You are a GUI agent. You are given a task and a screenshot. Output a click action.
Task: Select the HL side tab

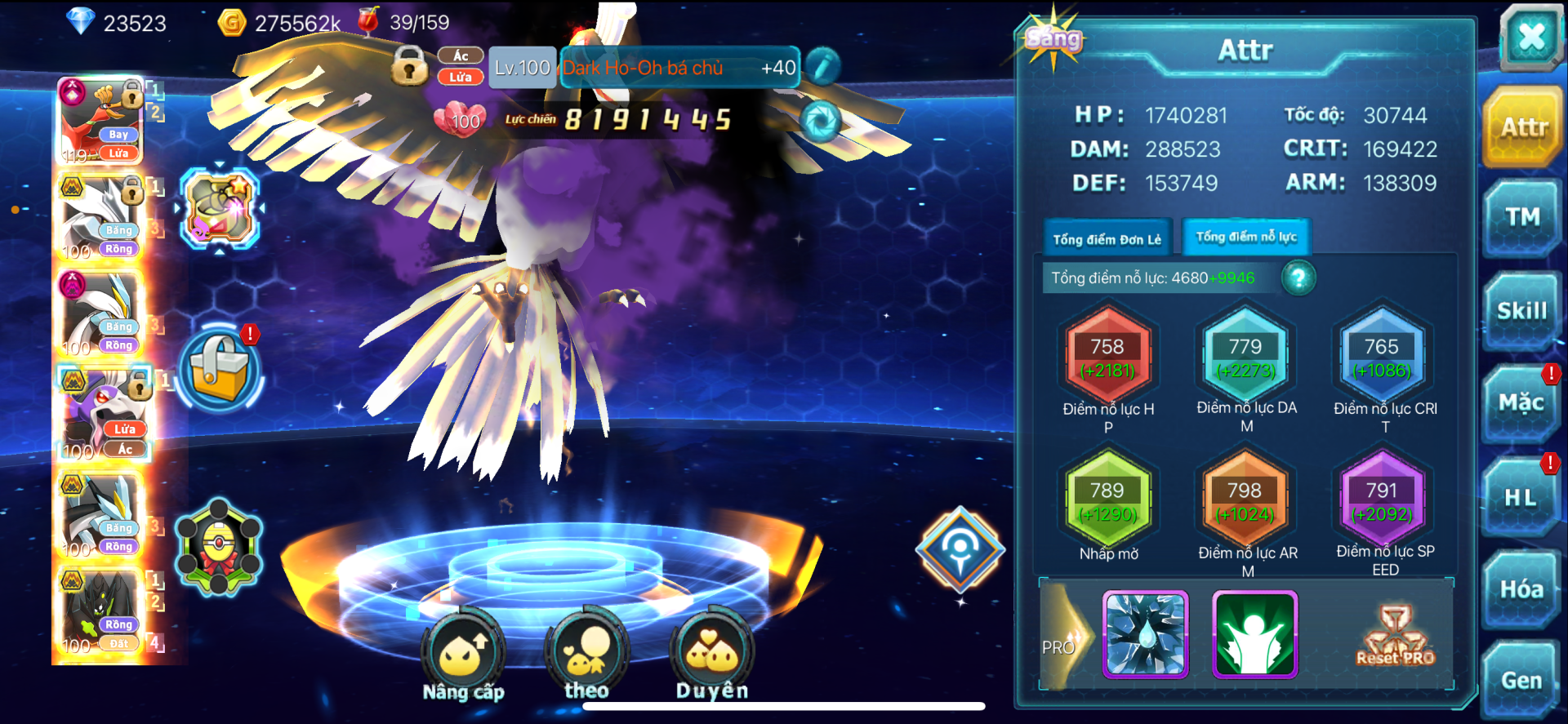[x=1520, y=497]
